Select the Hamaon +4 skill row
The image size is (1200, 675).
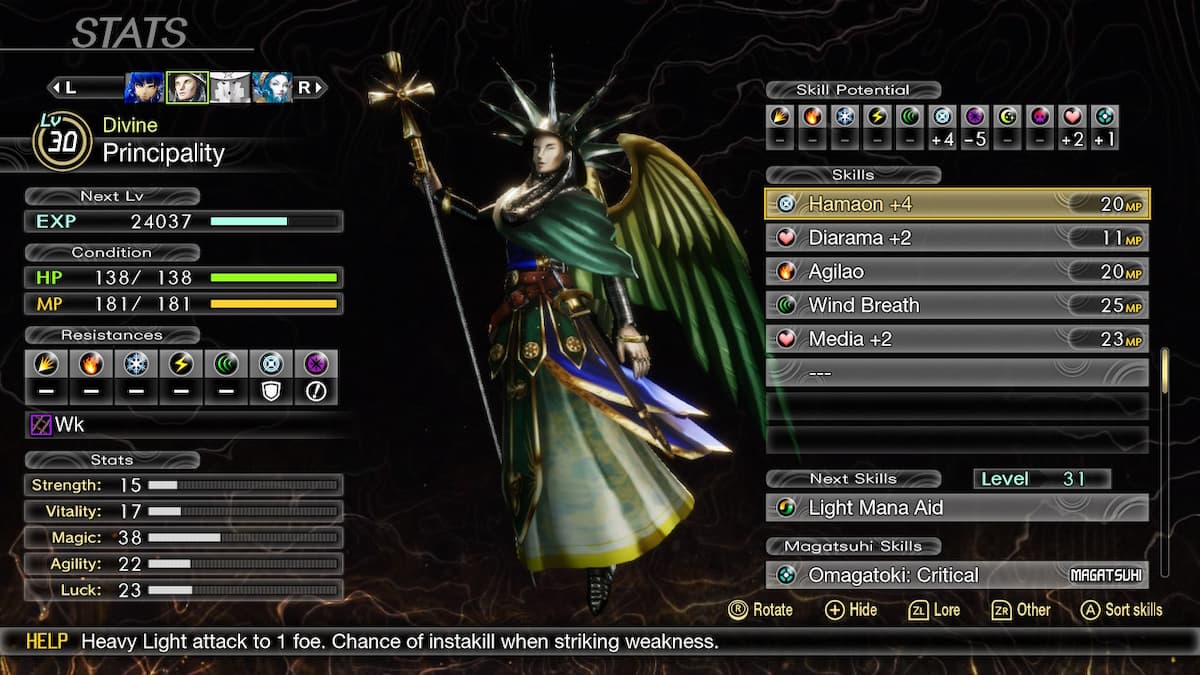pos(956,204)
